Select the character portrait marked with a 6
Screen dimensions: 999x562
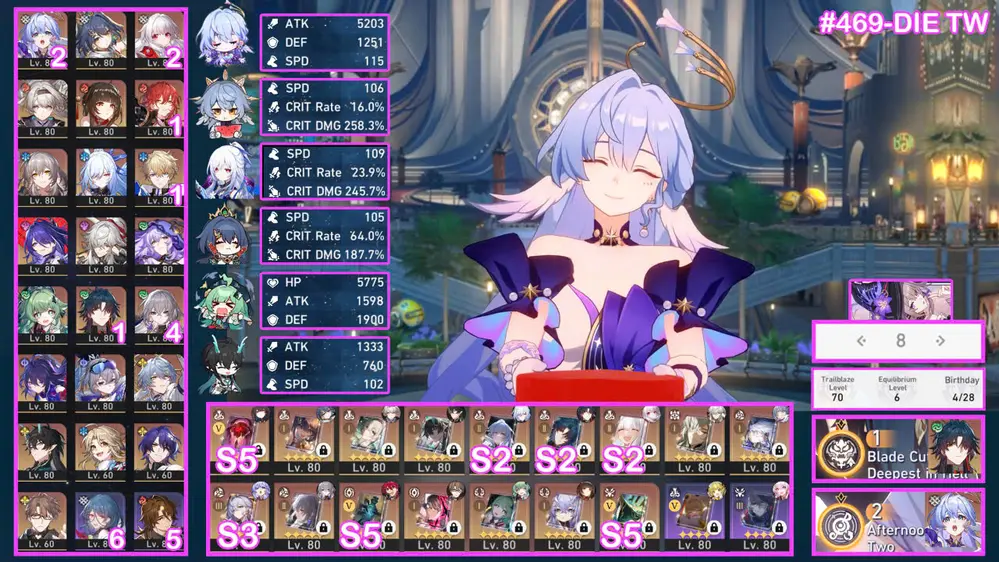pyautogui.click(x=100, y=518)
